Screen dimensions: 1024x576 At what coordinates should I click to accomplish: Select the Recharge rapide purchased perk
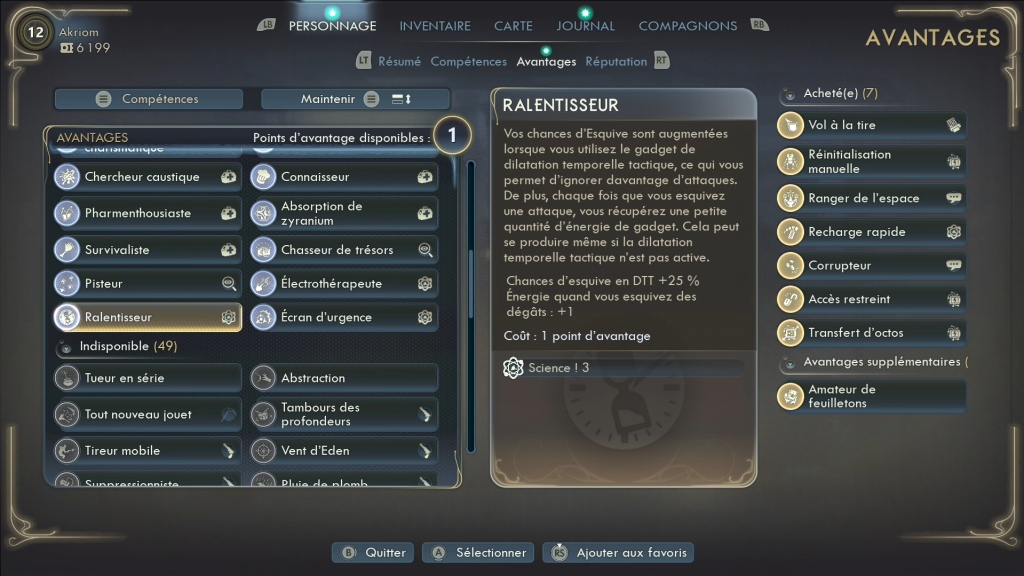pyautogui.click(x=870, y=232)
